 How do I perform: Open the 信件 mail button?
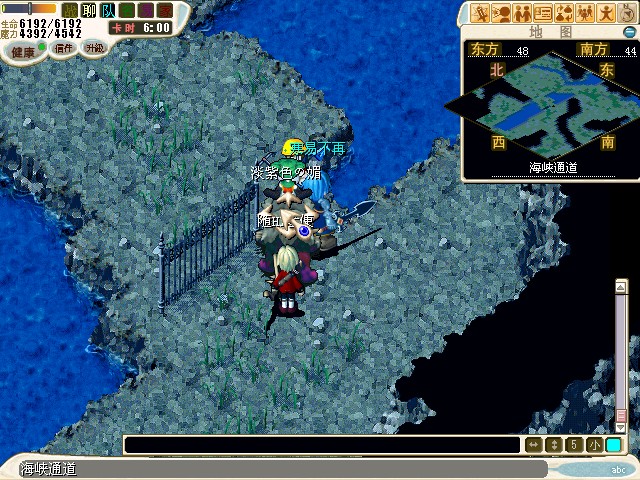point(64,48)
